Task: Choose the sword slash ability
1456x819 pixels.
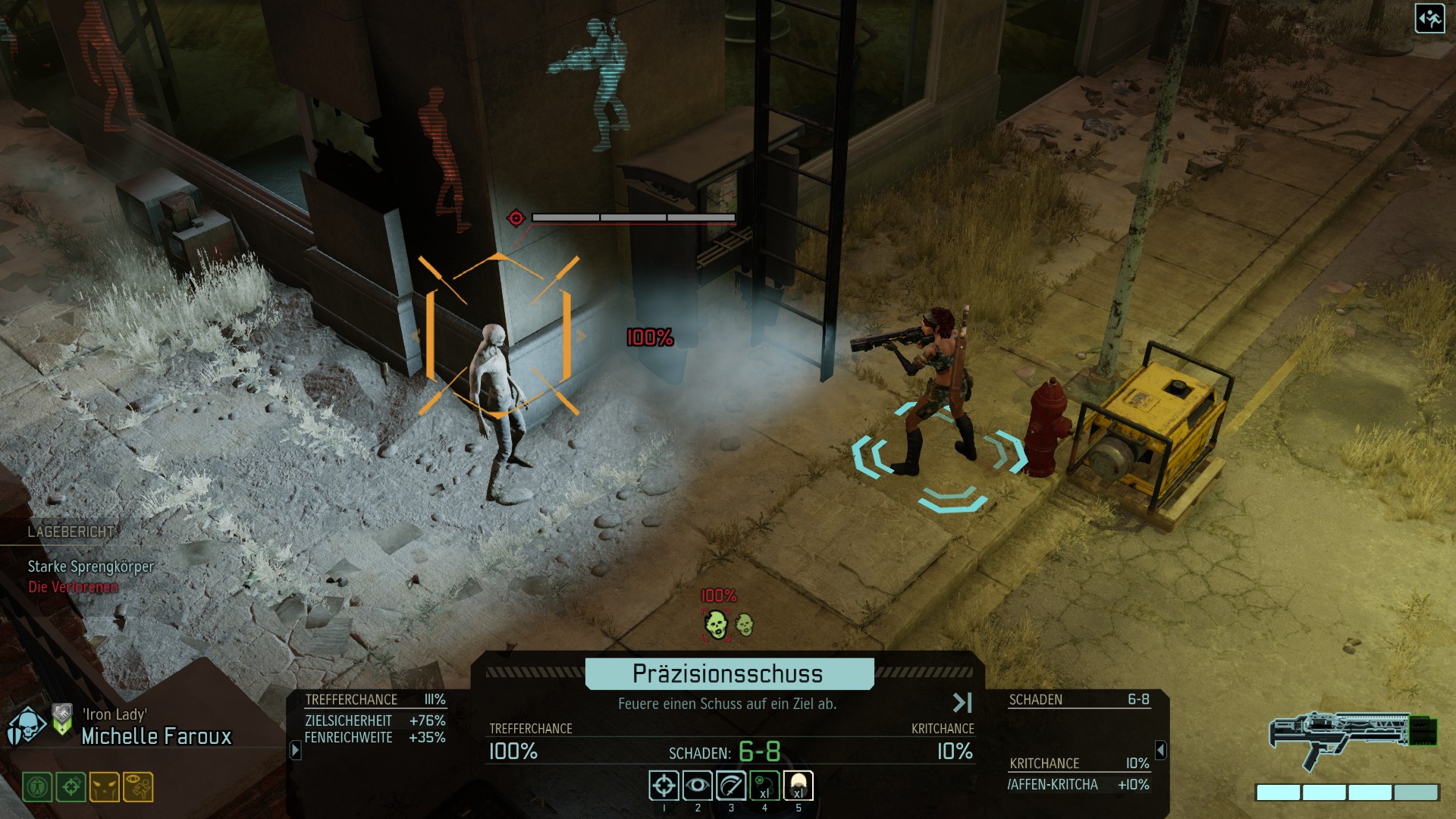Action: [x=731, y=786]
